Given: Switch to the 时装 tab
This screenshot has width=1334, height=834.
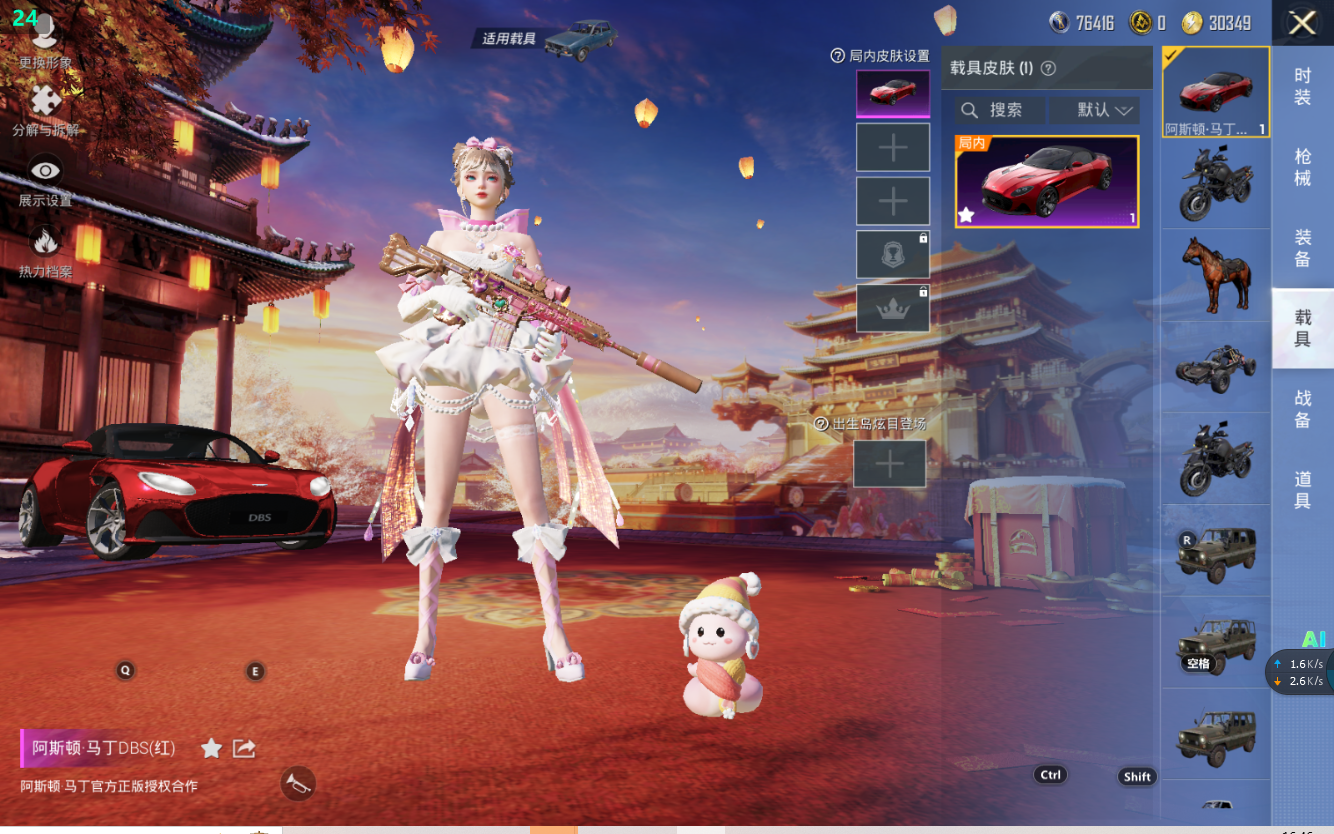Looking at the screenshot, I should [1302, 86].
